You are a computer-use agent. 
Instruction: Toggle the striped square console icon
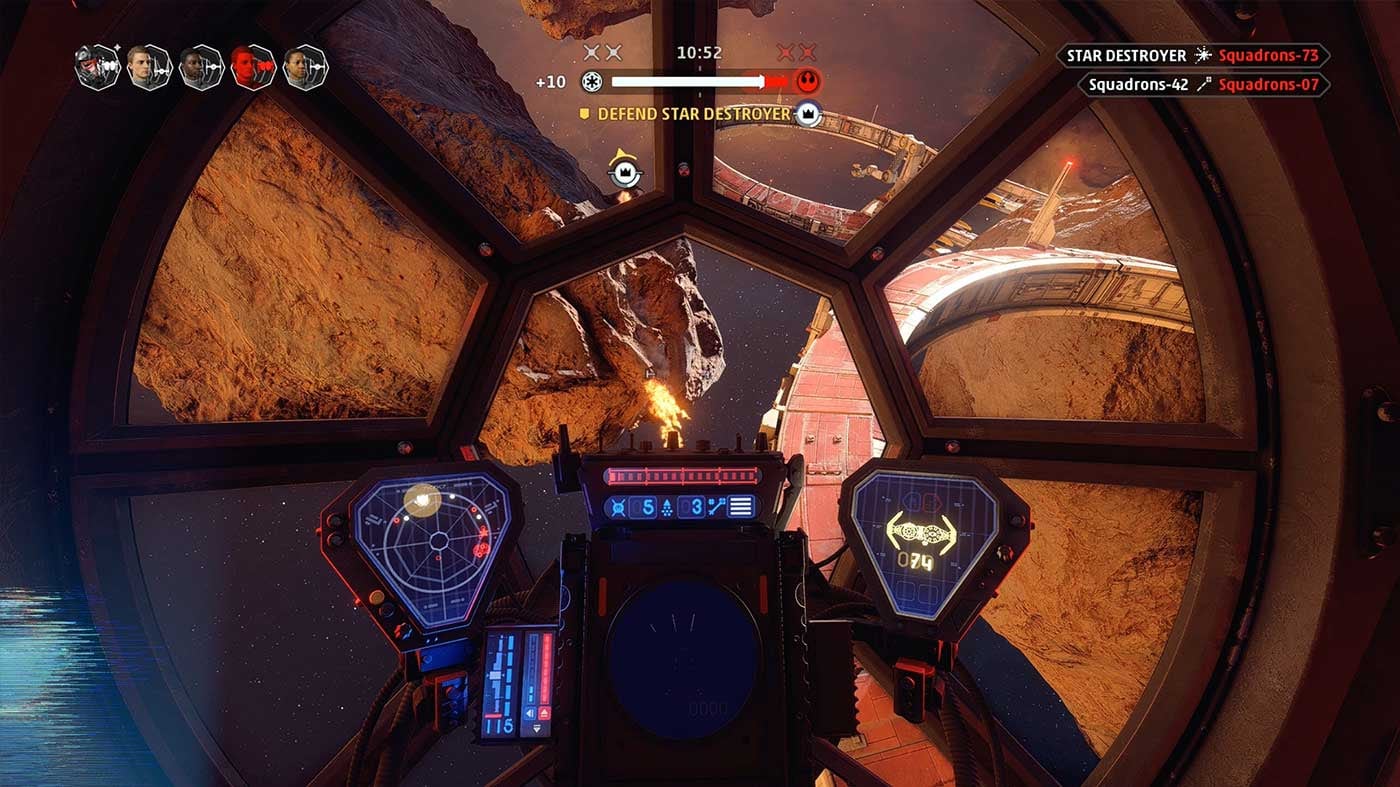coord(740,507)
